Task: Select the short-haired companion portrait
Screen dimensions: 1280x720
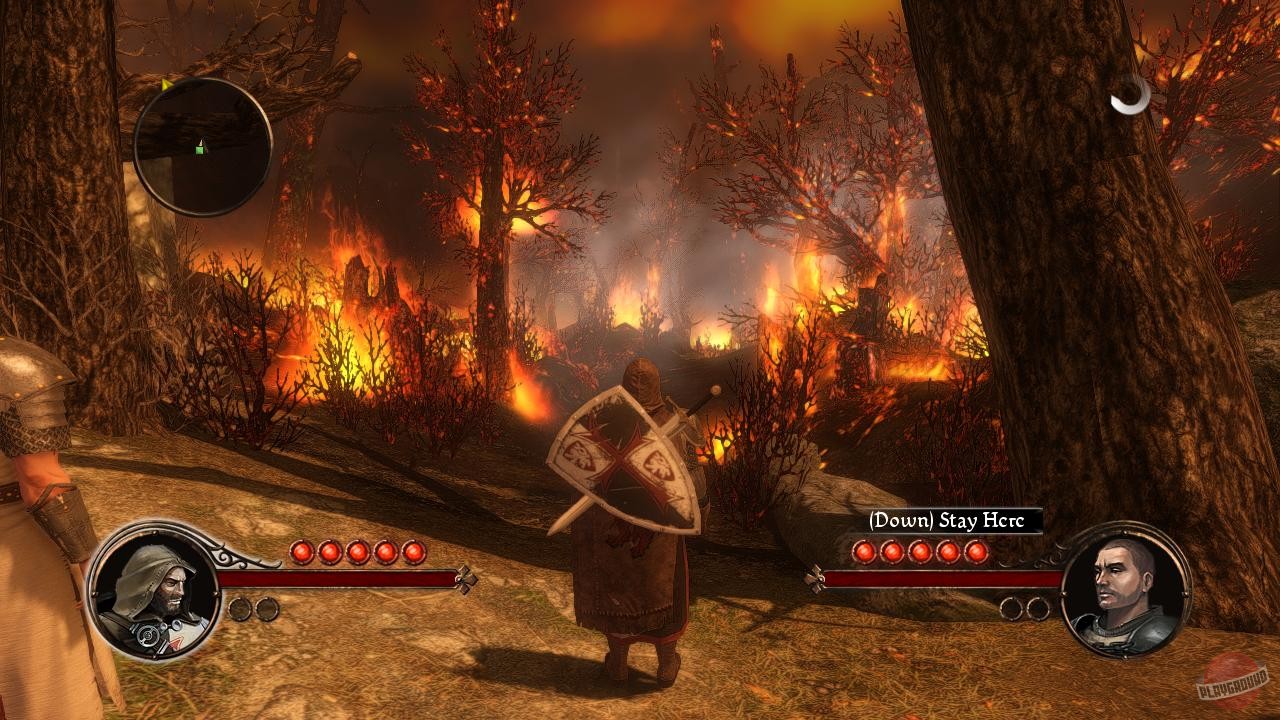Action: click(1125, 590)
